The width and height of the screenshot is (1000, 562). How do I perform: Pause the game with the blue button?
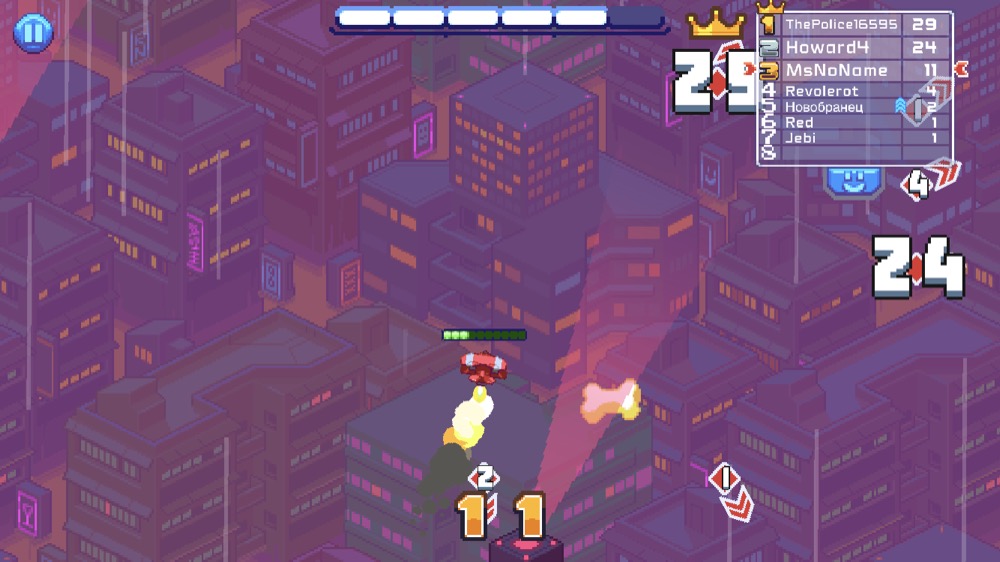coord(32,33)
